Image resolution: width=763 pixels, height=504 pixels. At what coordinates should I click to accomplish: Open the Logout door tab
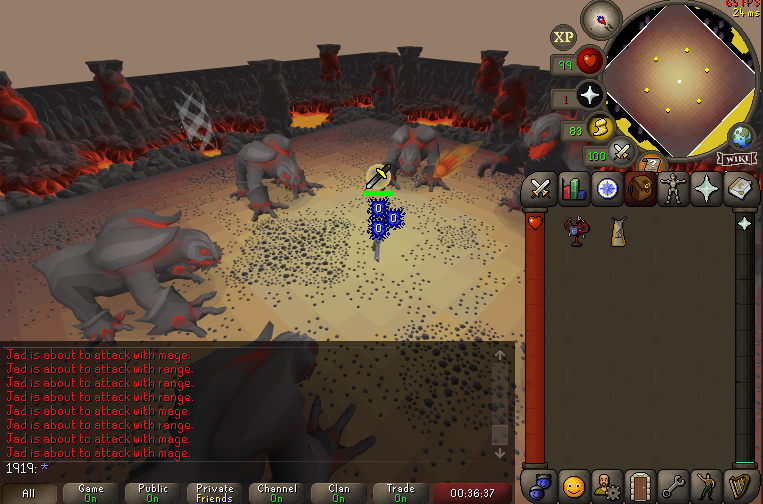click(x=640, y=484)
